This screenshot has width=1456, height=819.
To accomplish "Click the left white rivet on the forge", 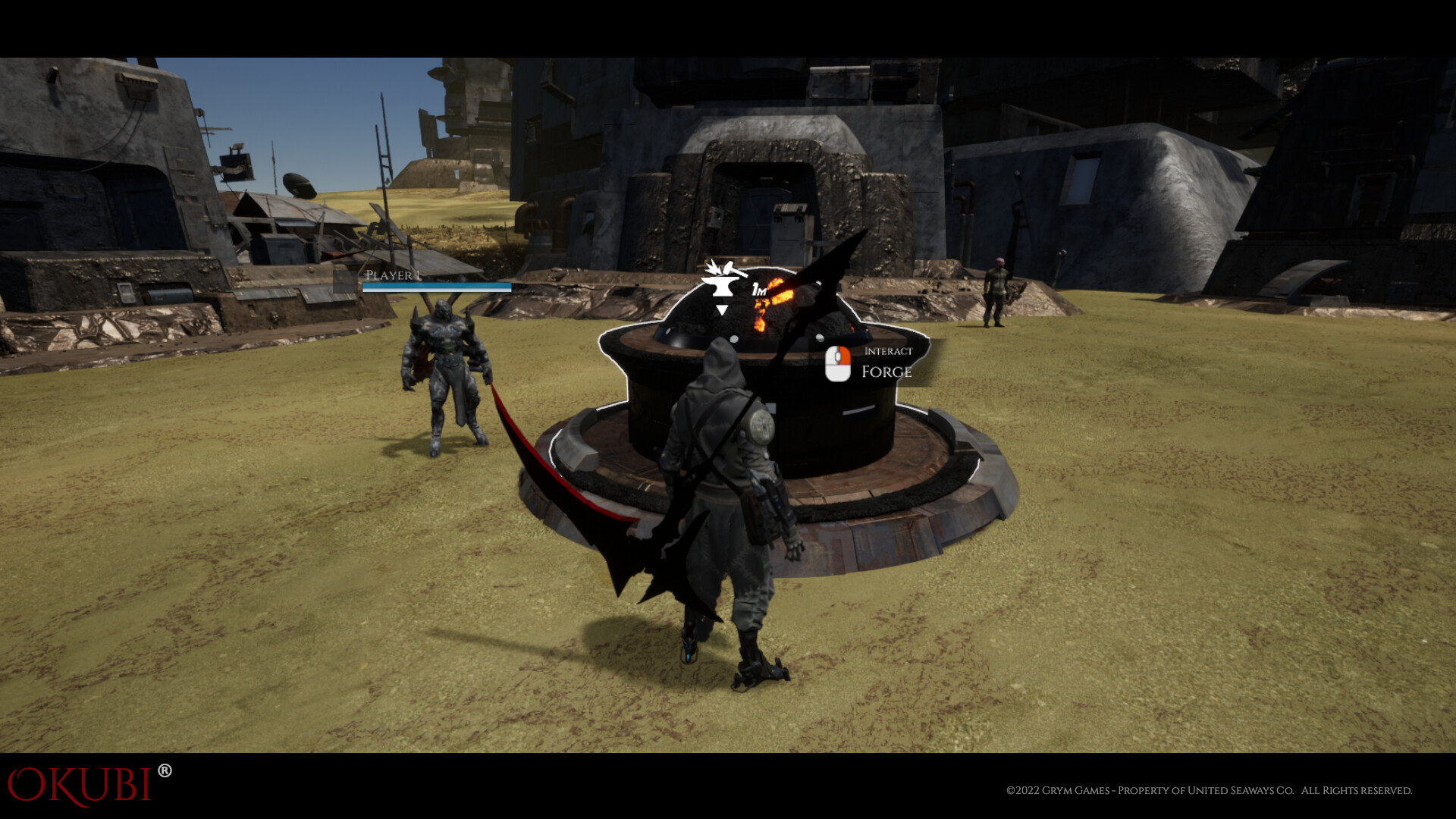I will [x=734, y=340].
